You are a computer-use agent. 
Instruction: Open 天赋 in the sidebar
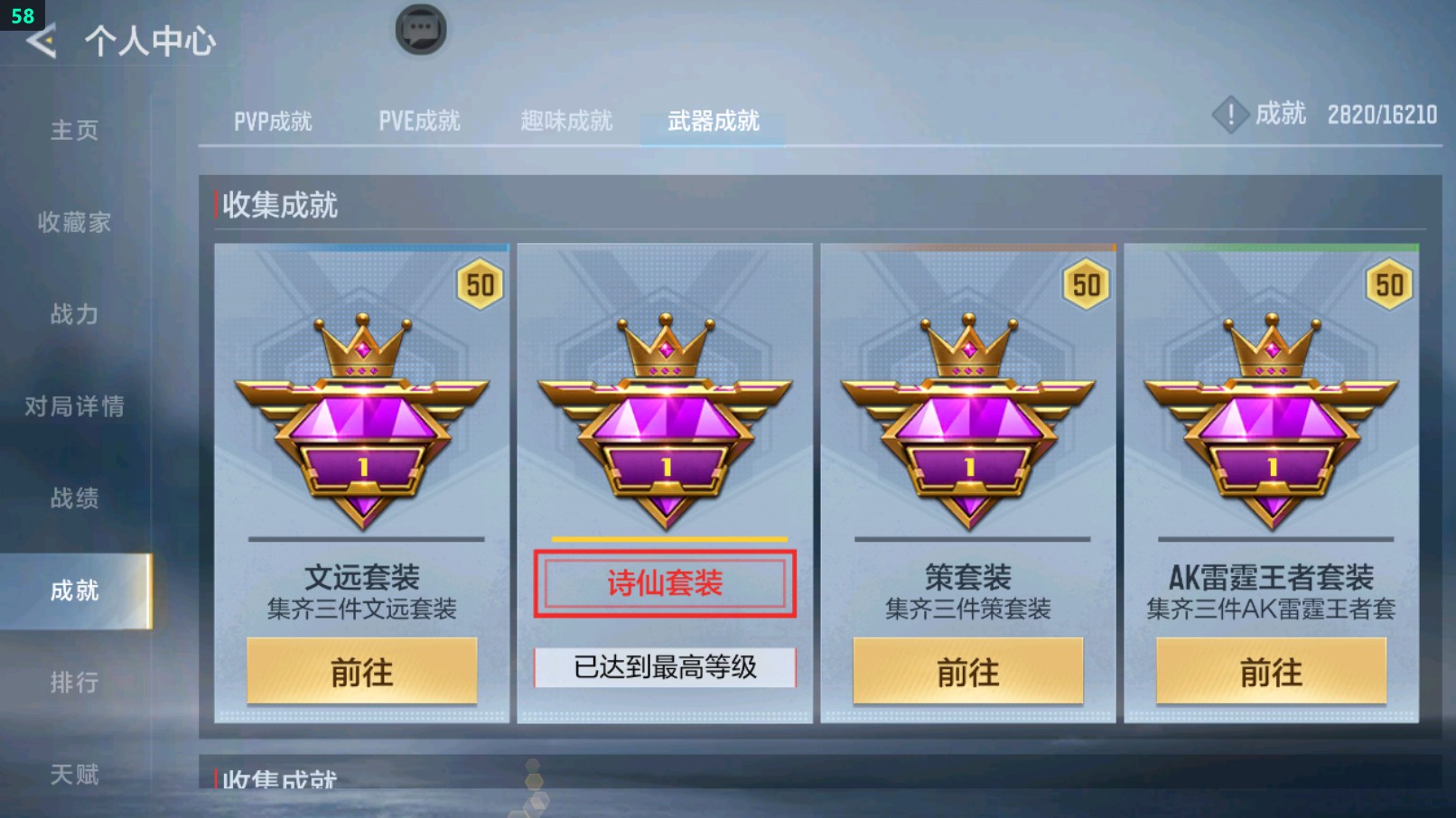click(75, 774)
